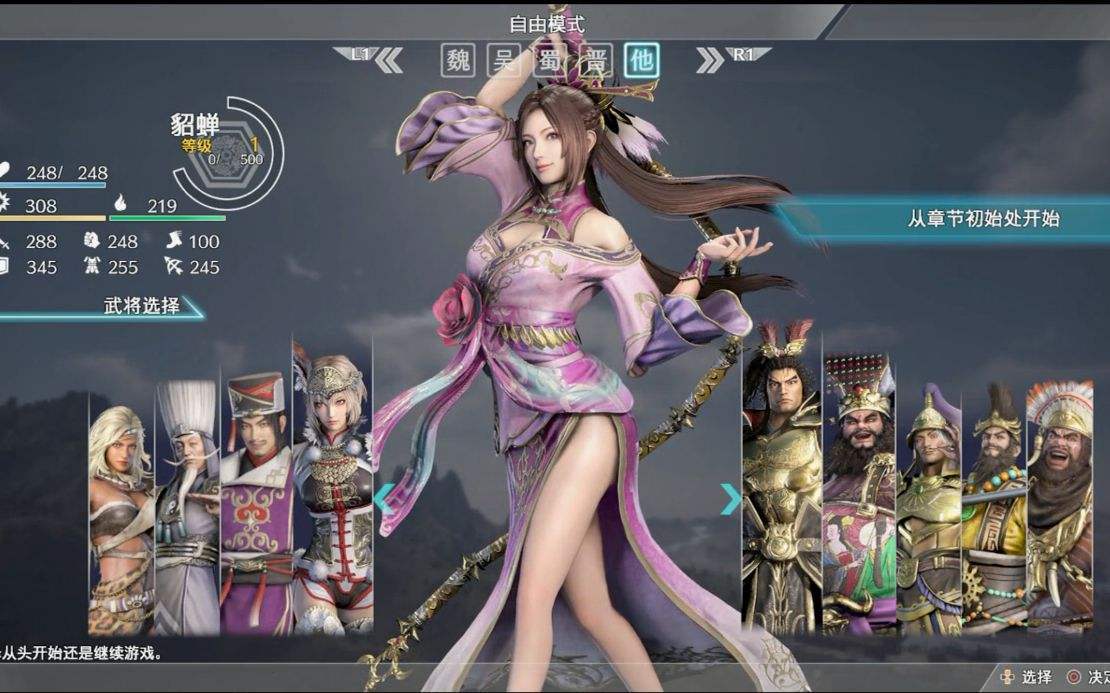Choose 从章节初始处开始 option
This screenshot has height=693, width=1110.
pos(983,219)
